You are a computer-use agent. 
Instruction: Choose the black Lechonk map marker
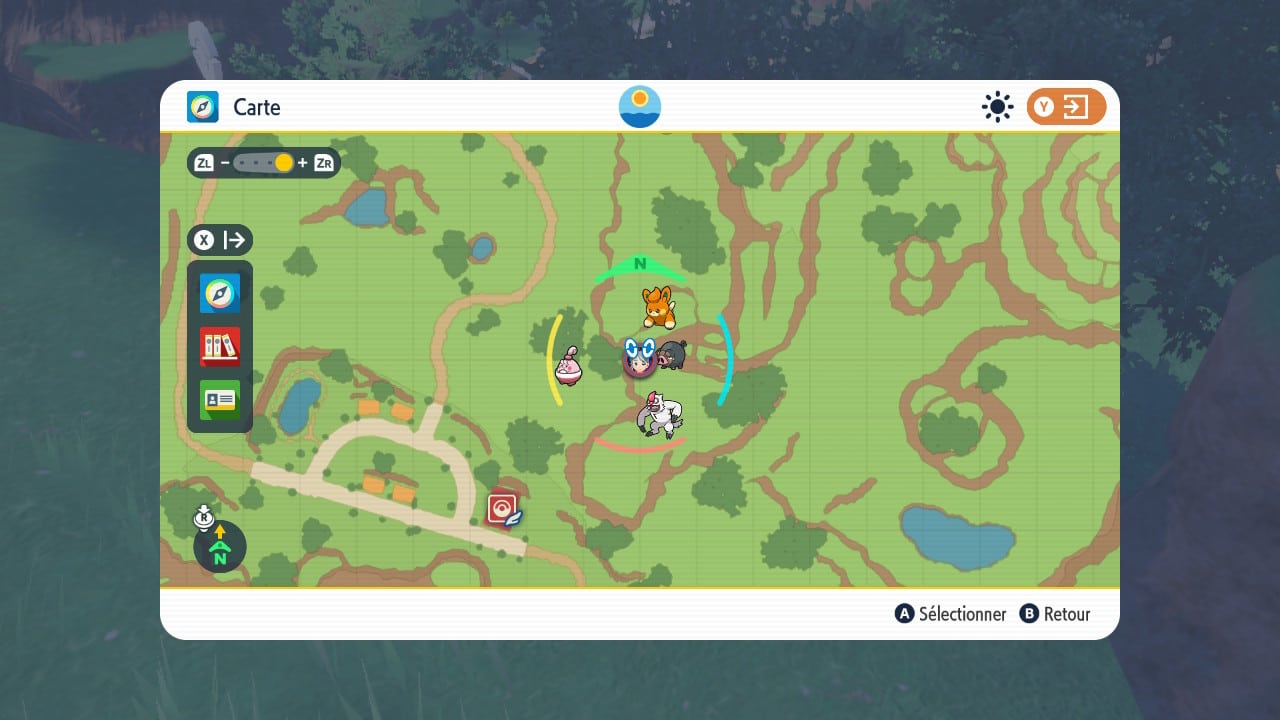click(x=672, y=355)
